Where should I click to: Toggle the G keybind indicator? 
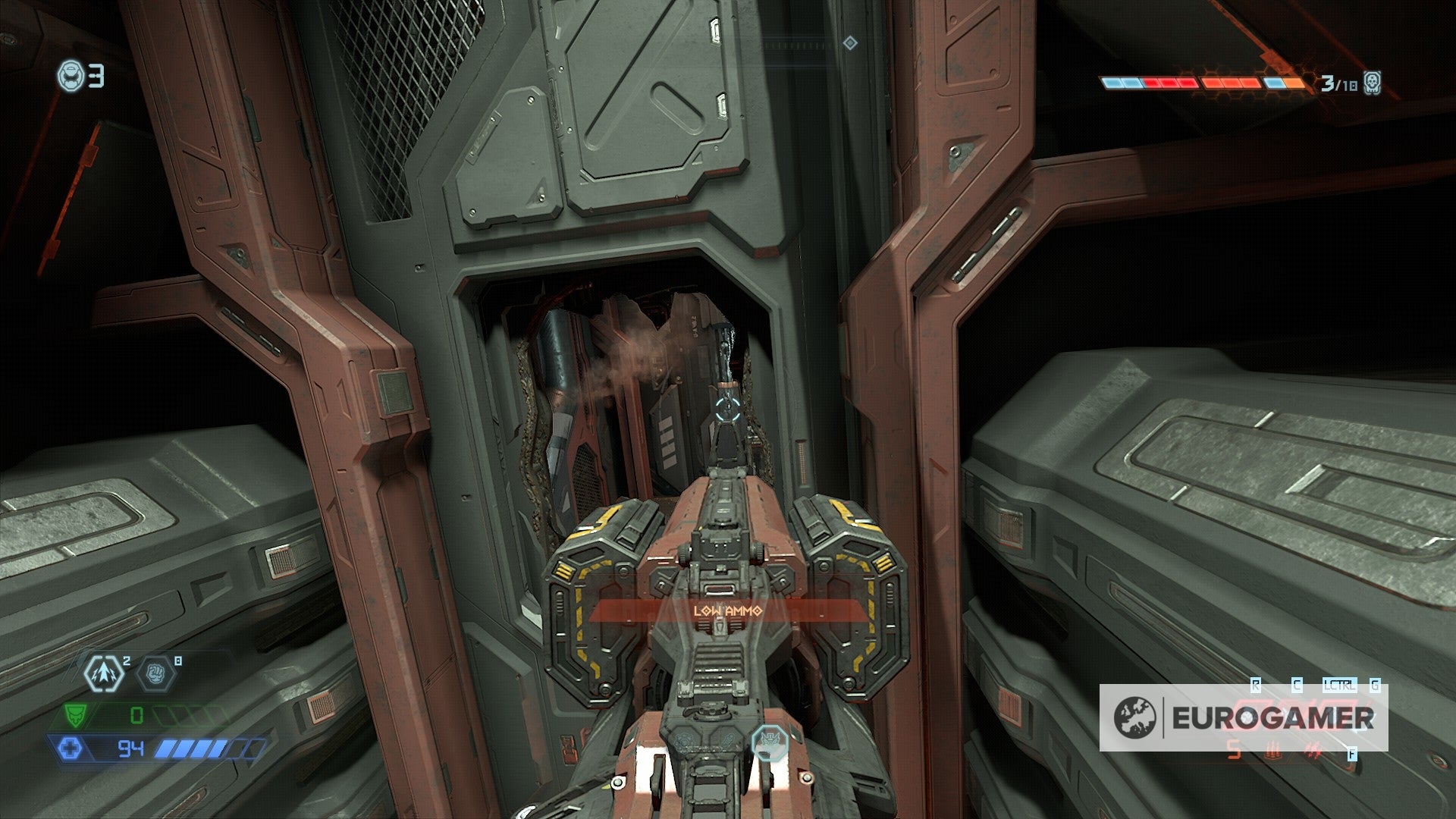tap(1375, 686)
